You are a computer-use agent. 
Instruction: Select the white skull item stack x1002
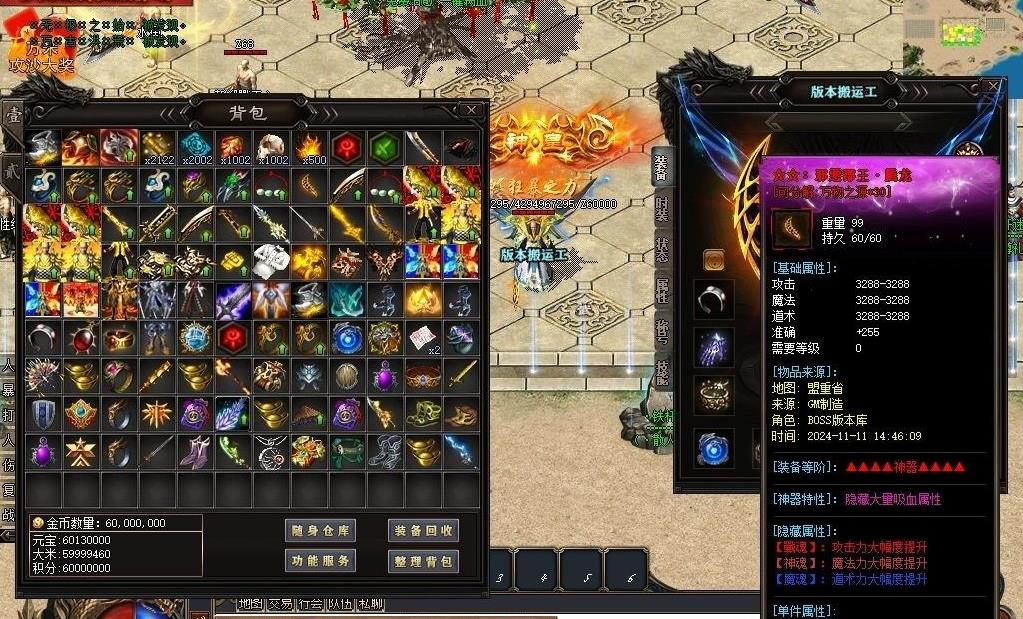click(270, 147)
